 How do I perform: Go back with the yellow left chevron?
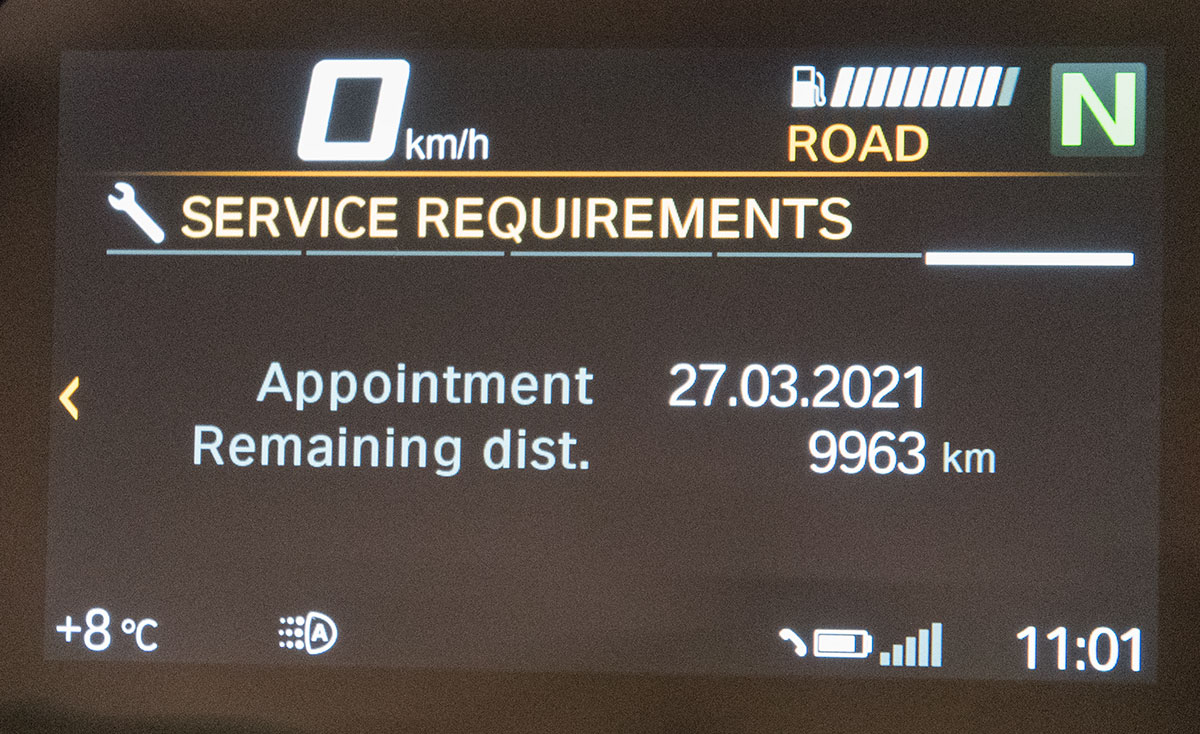(68, 399)
